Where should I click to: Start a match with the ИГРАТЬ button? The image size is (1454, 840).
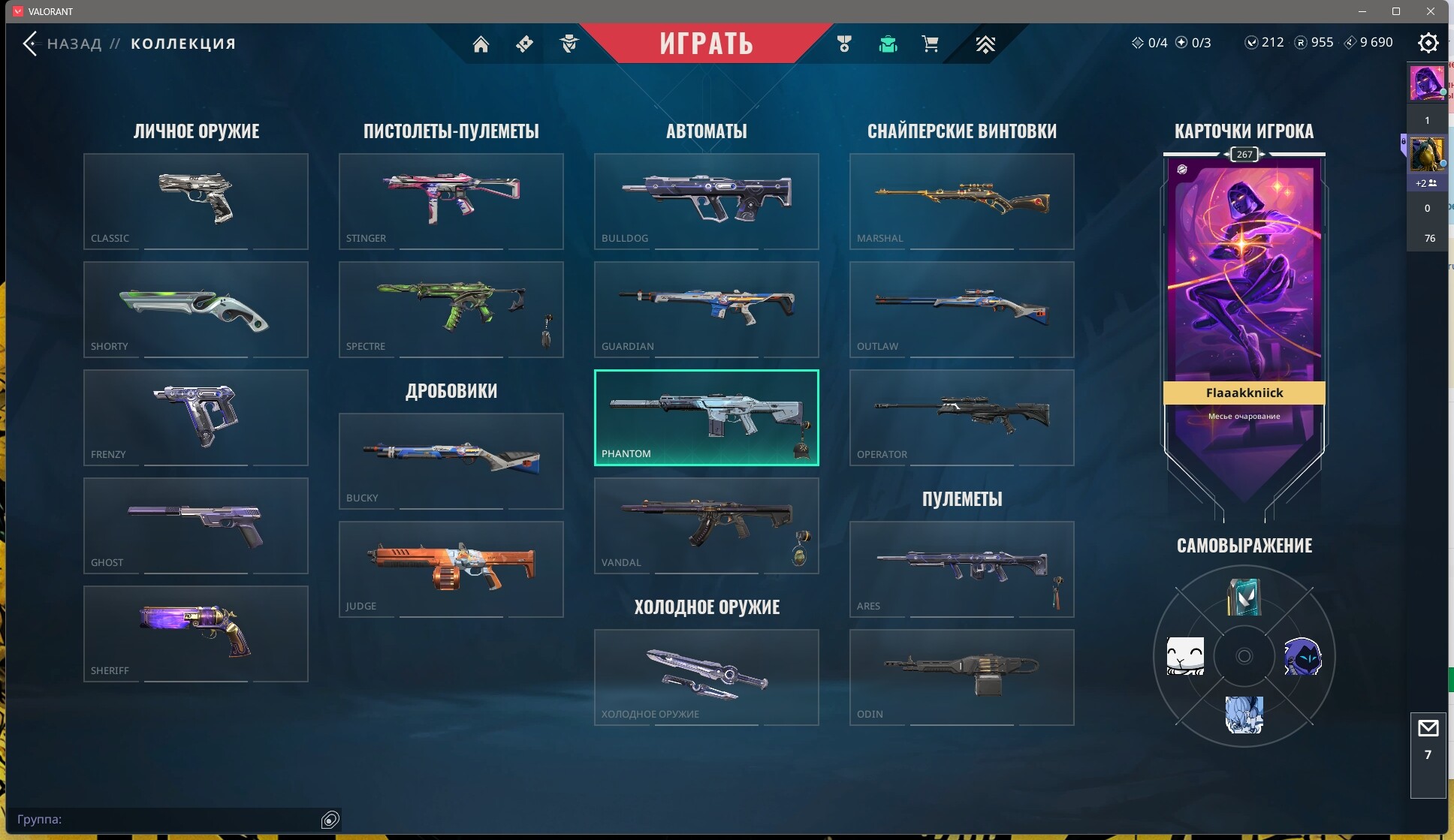click(x=706, y=44)
